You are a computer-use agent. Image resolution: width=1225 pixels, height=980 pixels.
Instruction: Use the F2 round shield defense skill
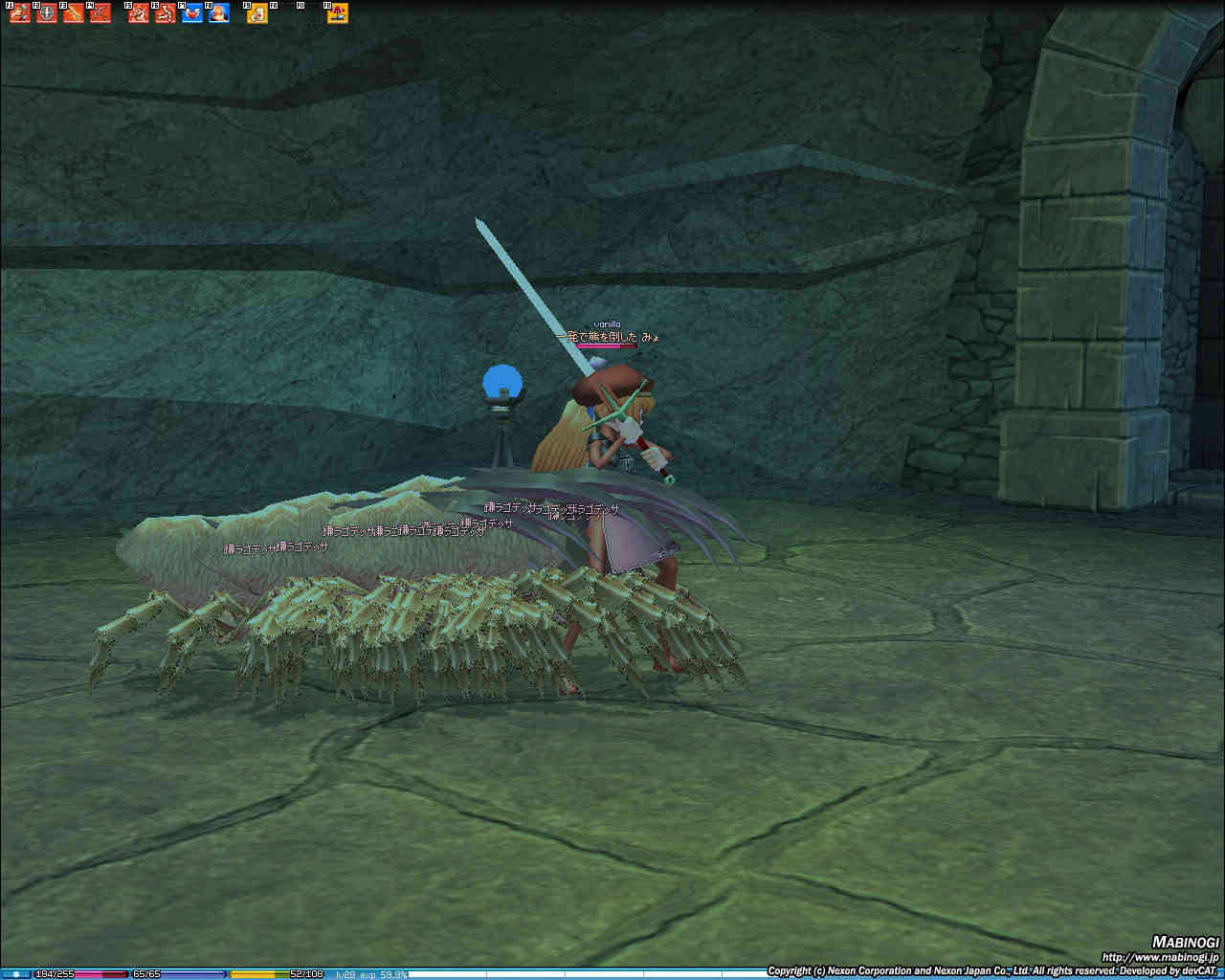(47, 13)
